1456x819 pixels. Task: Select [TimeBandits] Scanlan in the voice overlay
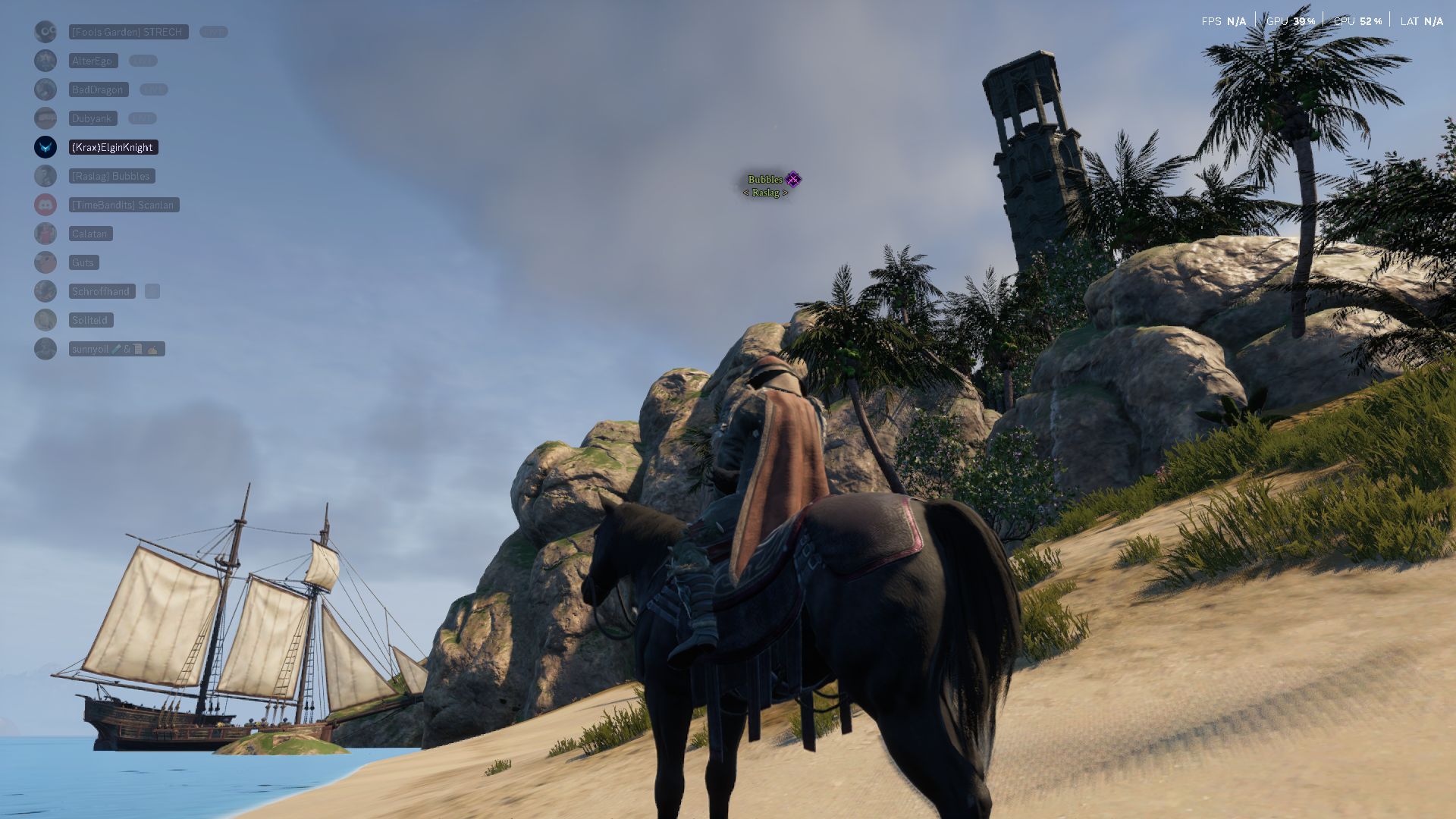tap(123, 205)
